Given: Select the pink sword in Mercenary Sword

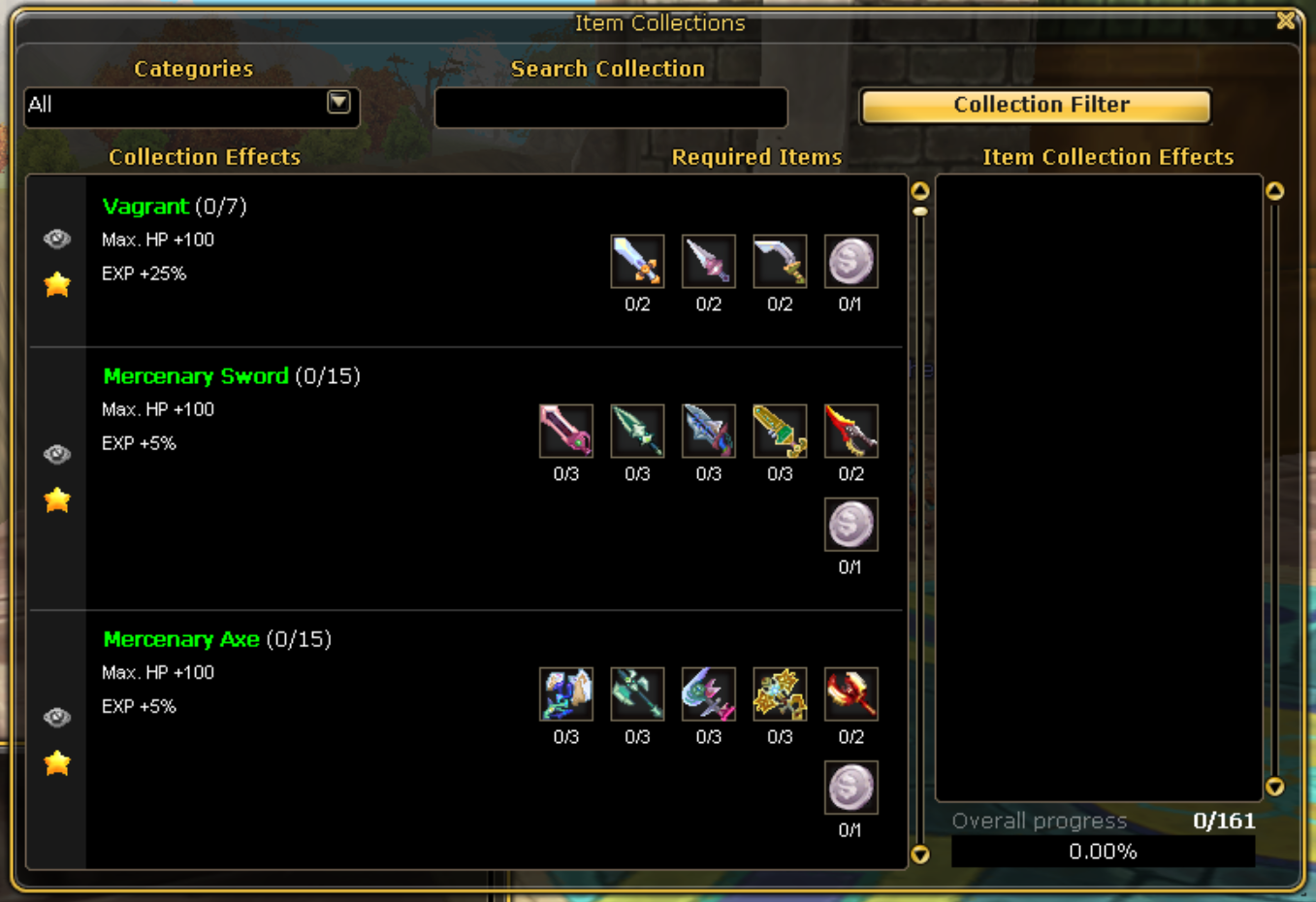Looking at the screenshot, I should 565,431.
